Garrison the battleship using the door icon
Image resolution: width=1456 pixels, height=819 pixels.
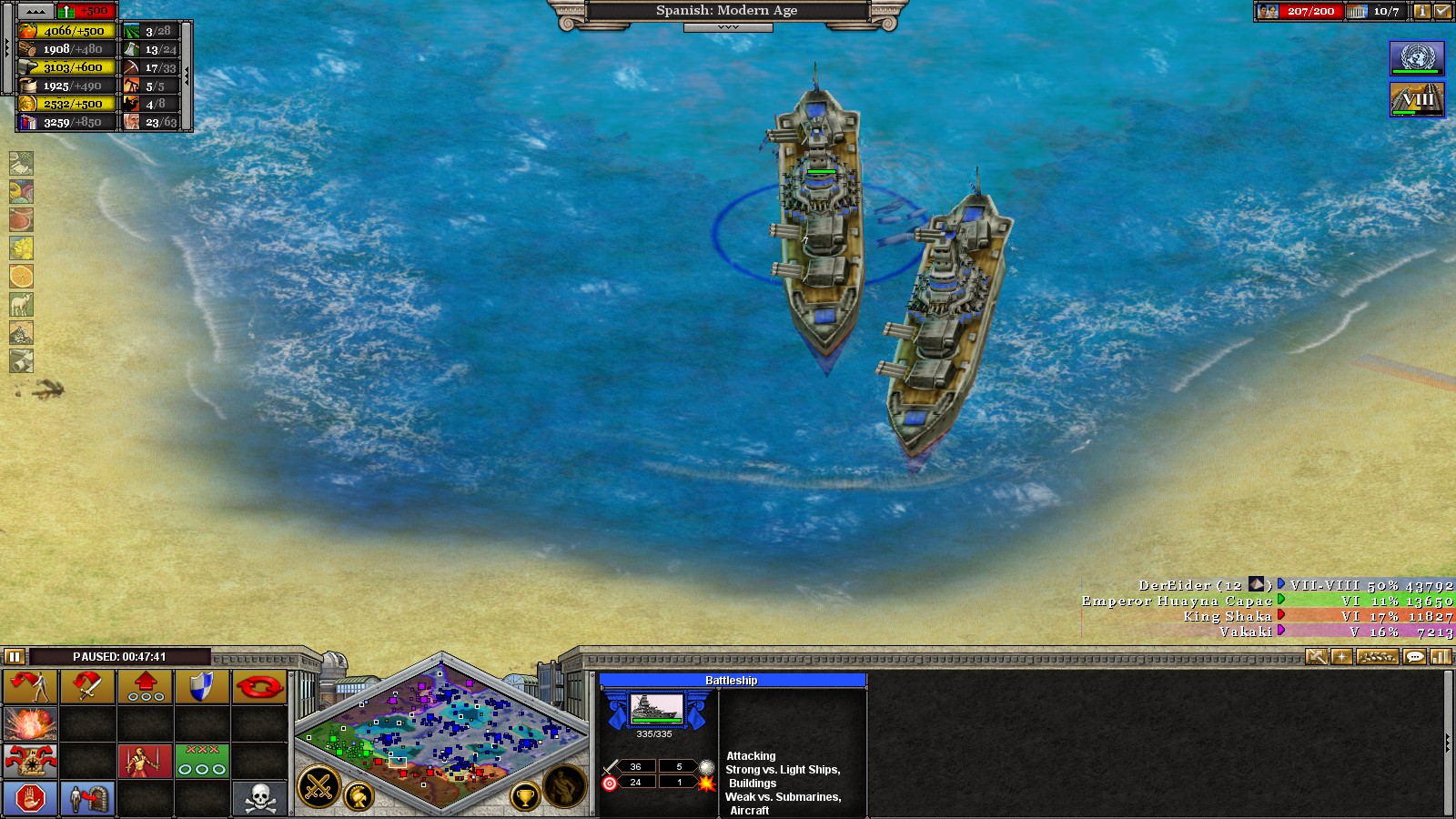point(87,798)
